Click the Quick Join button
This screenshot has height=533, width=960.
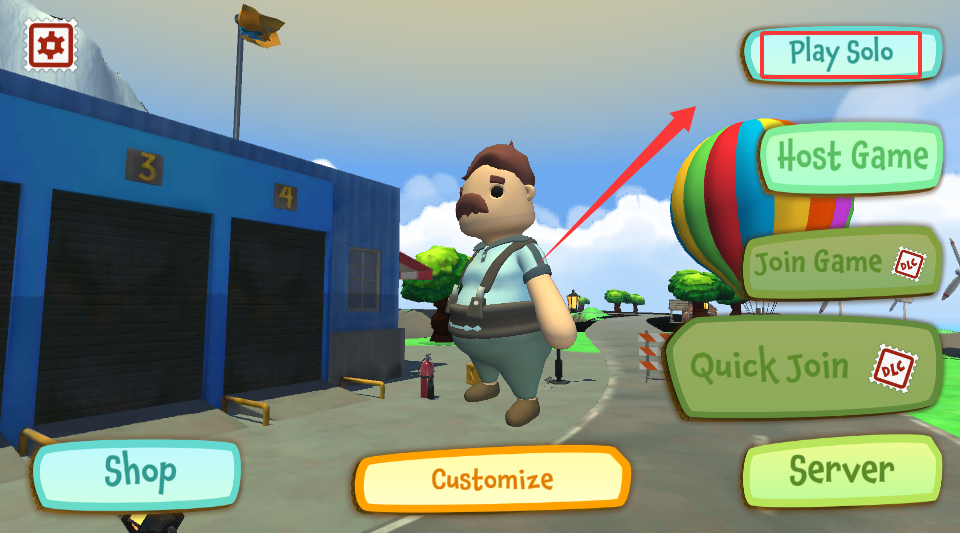click(803, 366)
